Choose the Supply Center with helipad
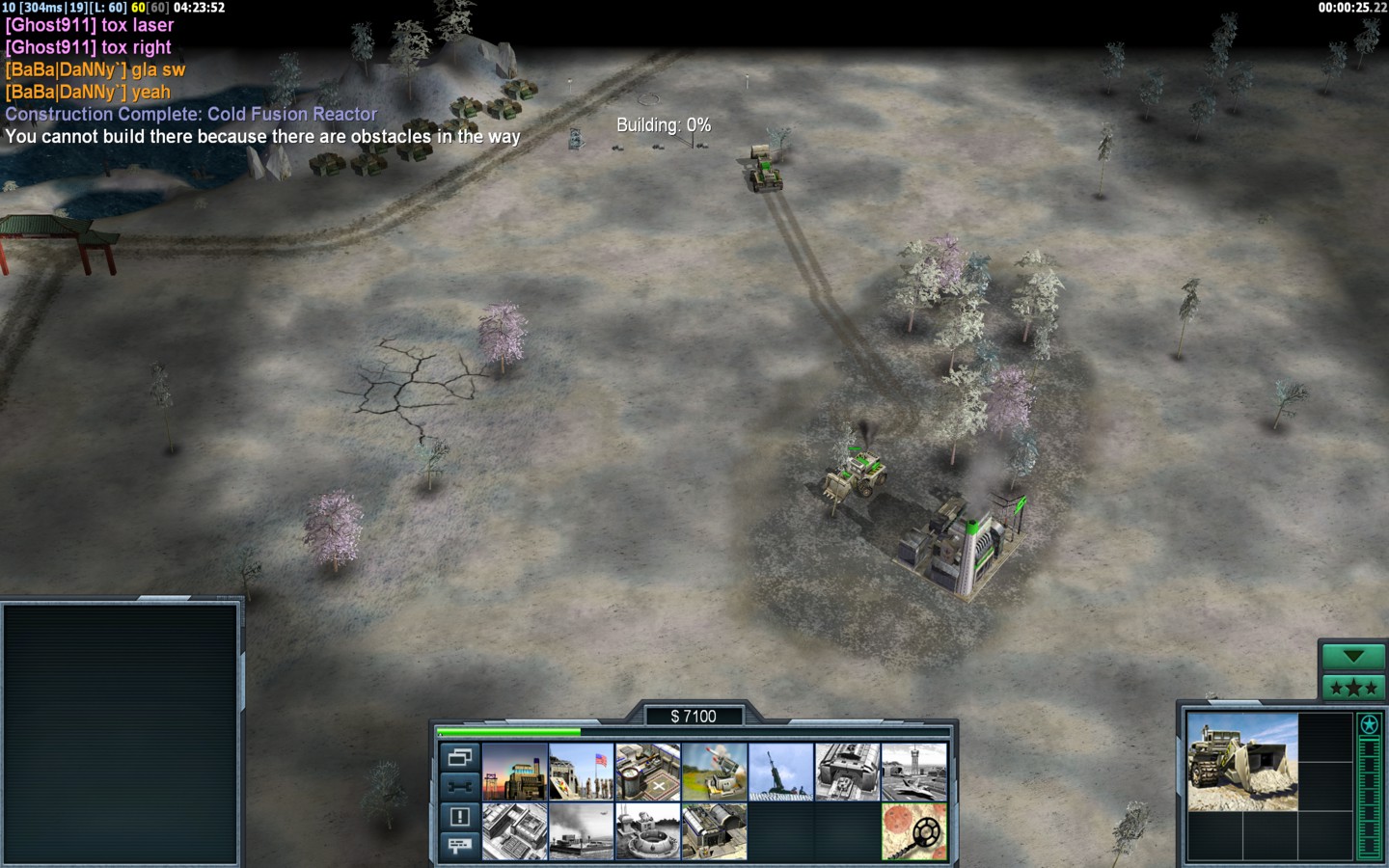Screen dimensions: 1389x868 click(648, 772)
